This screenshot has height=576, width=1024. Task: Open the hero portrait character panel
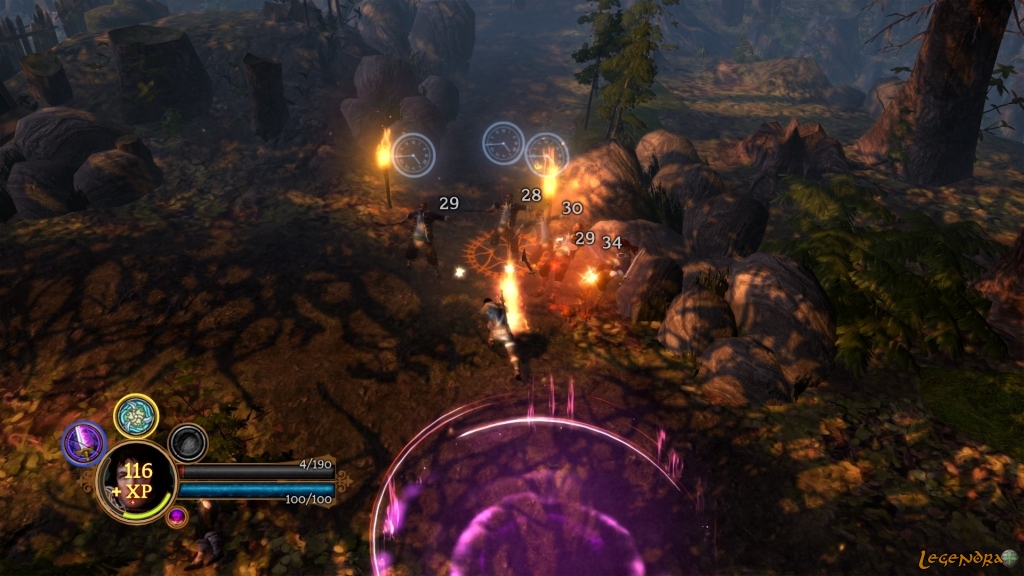point(135,482)
